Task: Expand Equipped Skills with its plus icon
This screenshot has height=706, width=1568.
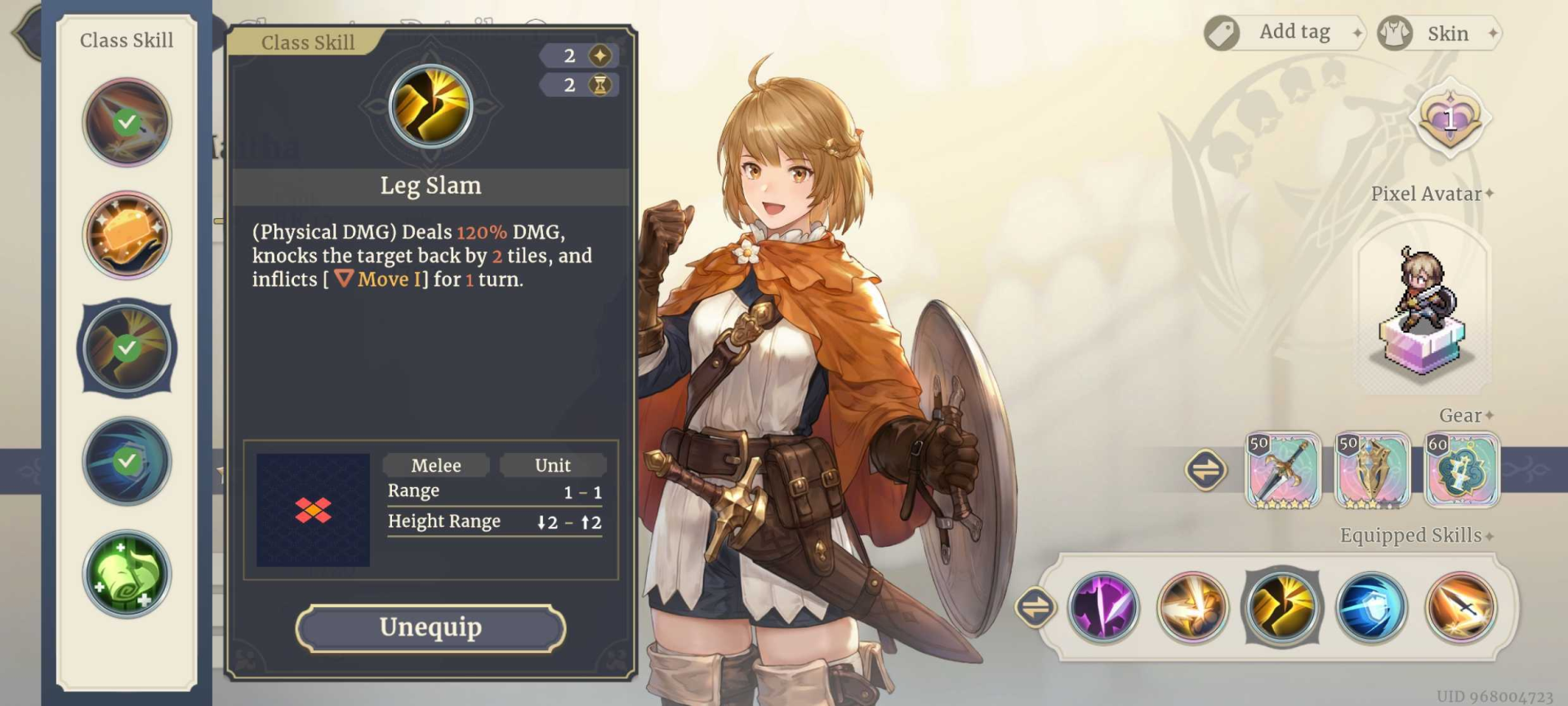Action: point(1490,535)
